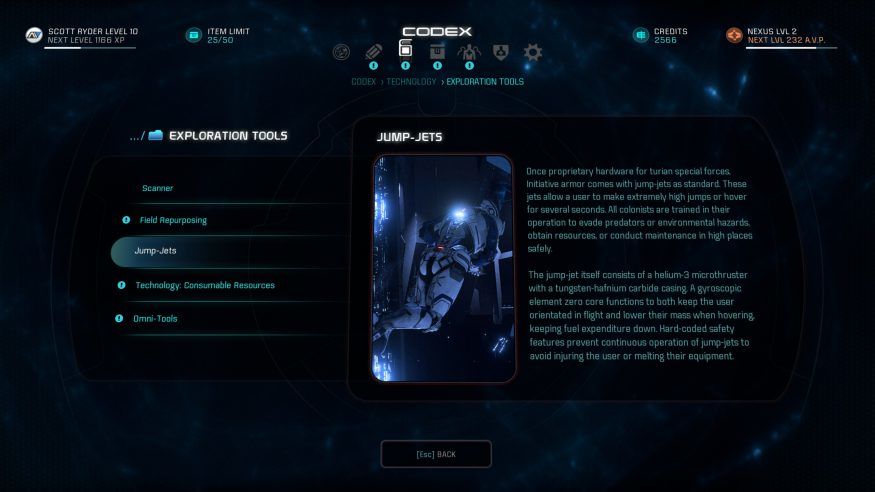Open the Scanner codex entry
875x492 pixels.
[158, 188]
